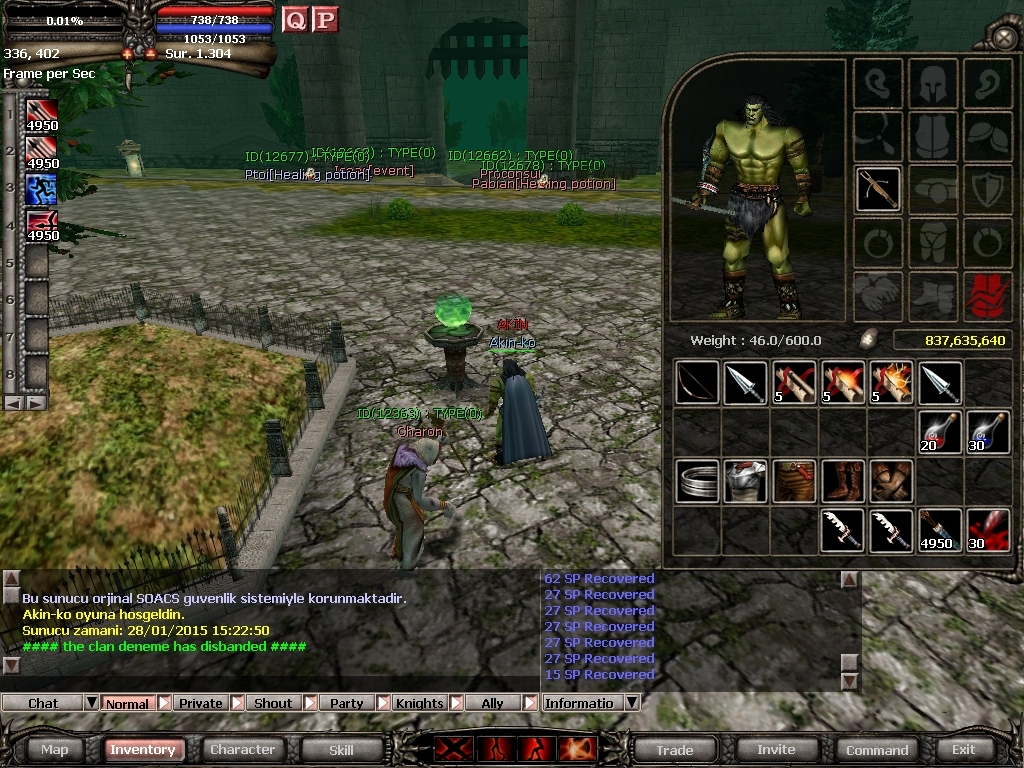1024x768 pixels.
Task: Open the Q quest button
Action: coord(295,19)
